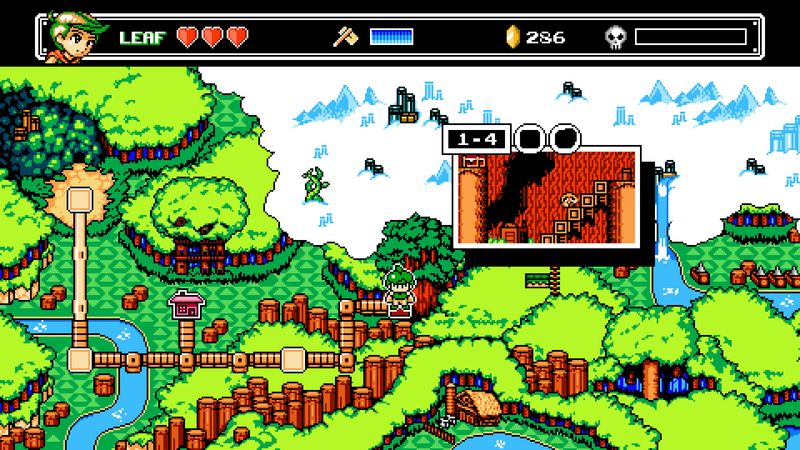Viewport: 800px width, 450px height.
Task: Select the pink house map marker
Action: pos(185,304)
